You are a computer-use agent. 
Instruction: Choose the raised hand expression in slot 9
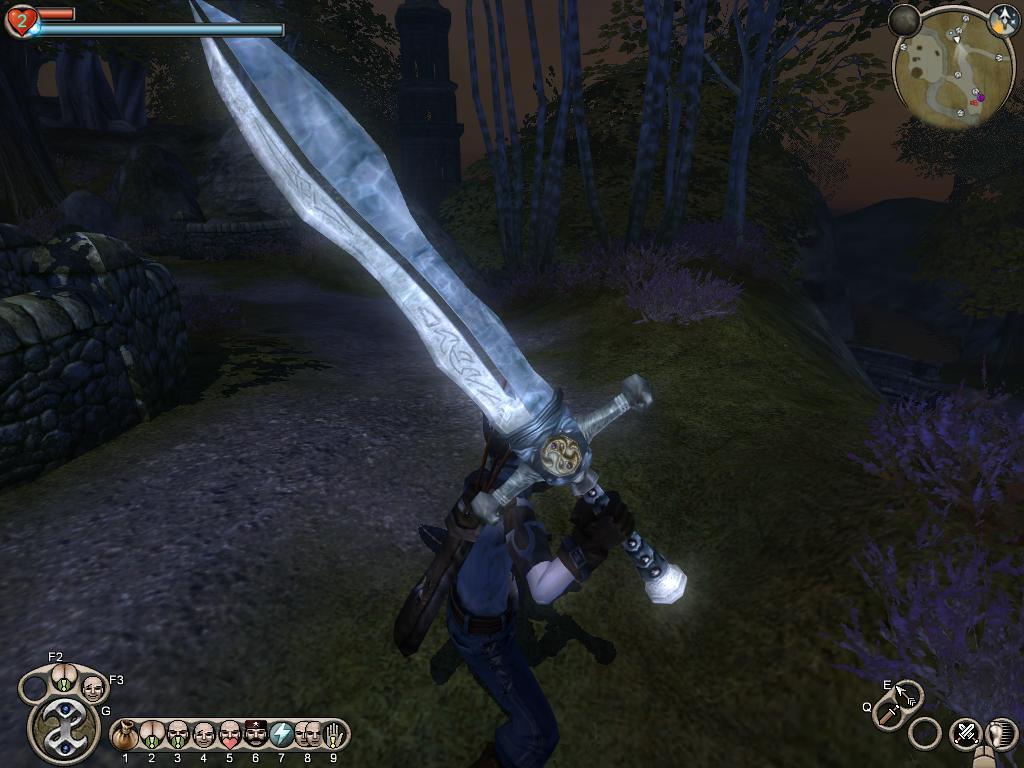[333, 735]
